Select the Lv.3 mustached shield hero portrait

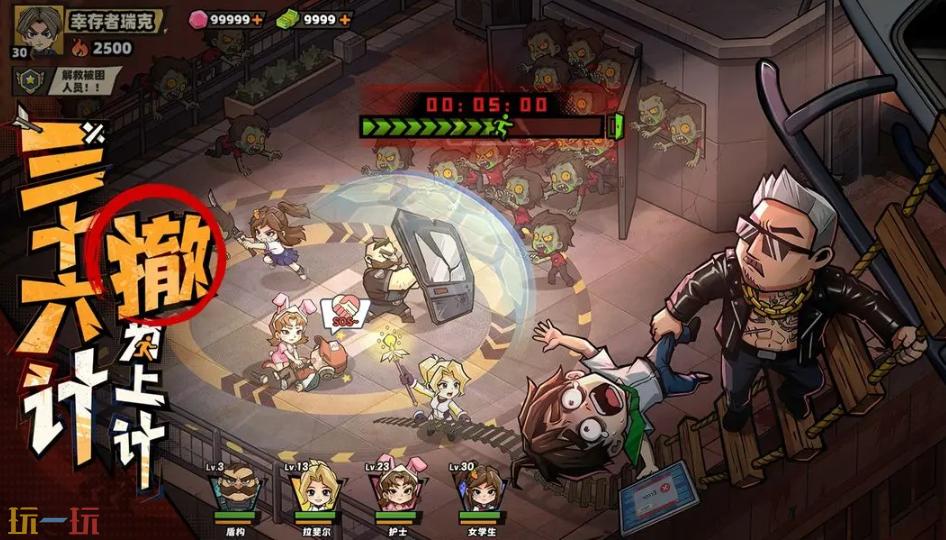click(x=233, y=490)
